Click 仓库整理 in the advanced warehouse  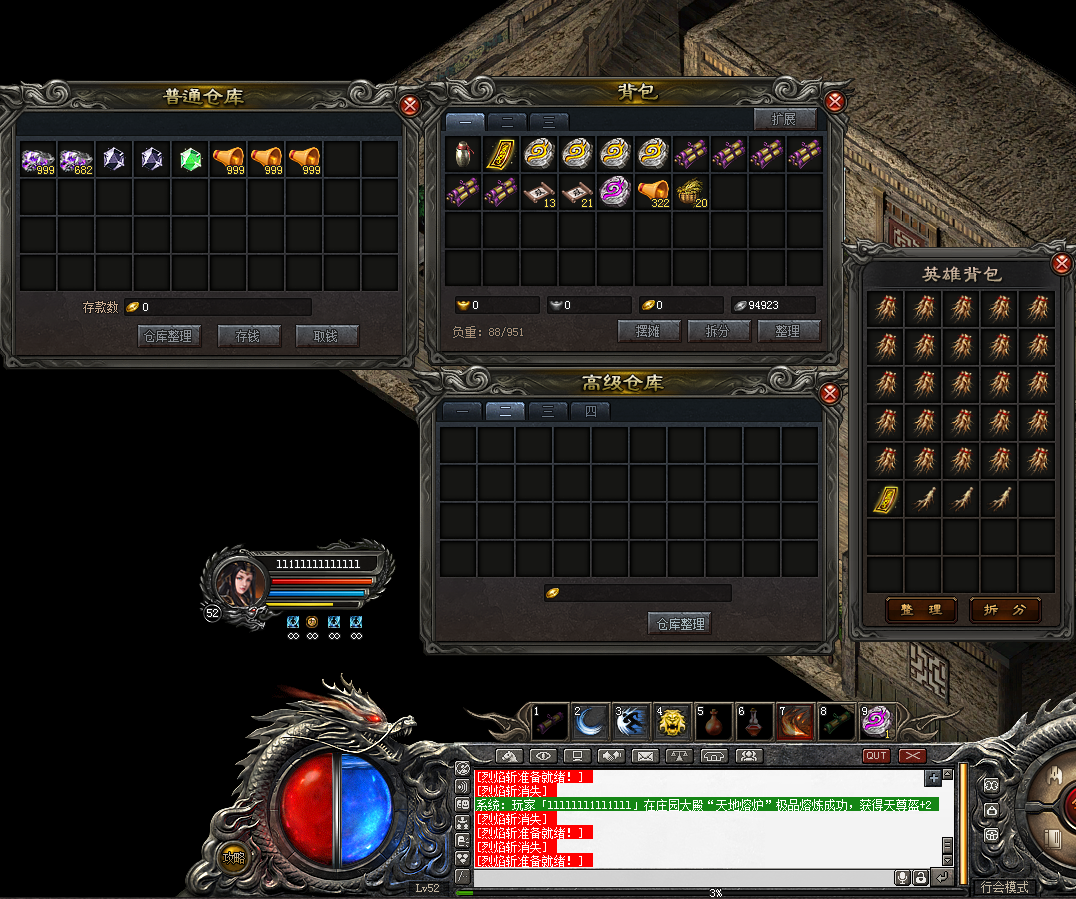tap(680, 624)
